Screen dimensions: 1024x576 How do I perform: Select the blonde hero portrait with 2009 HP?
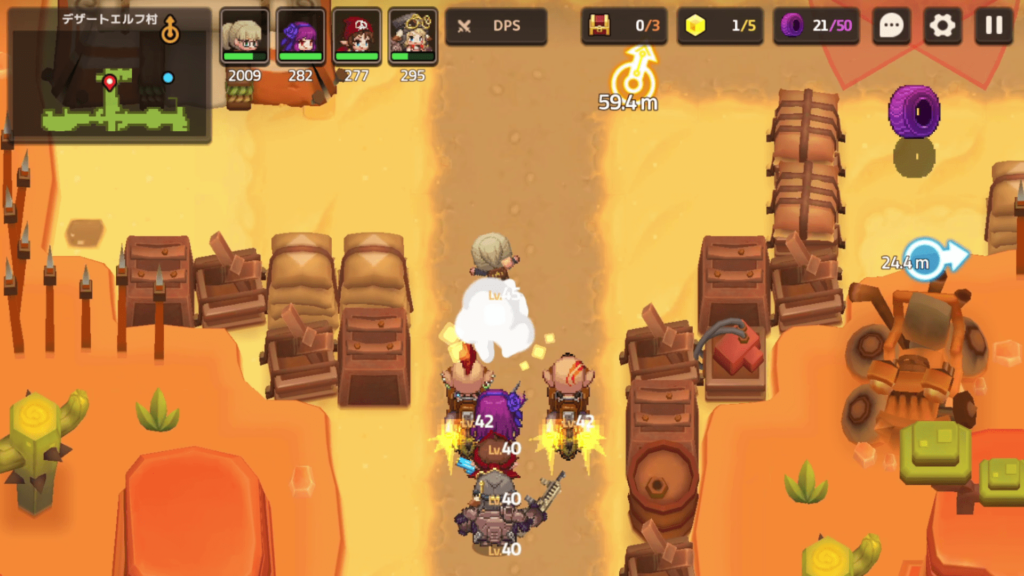tap(244, 37)
